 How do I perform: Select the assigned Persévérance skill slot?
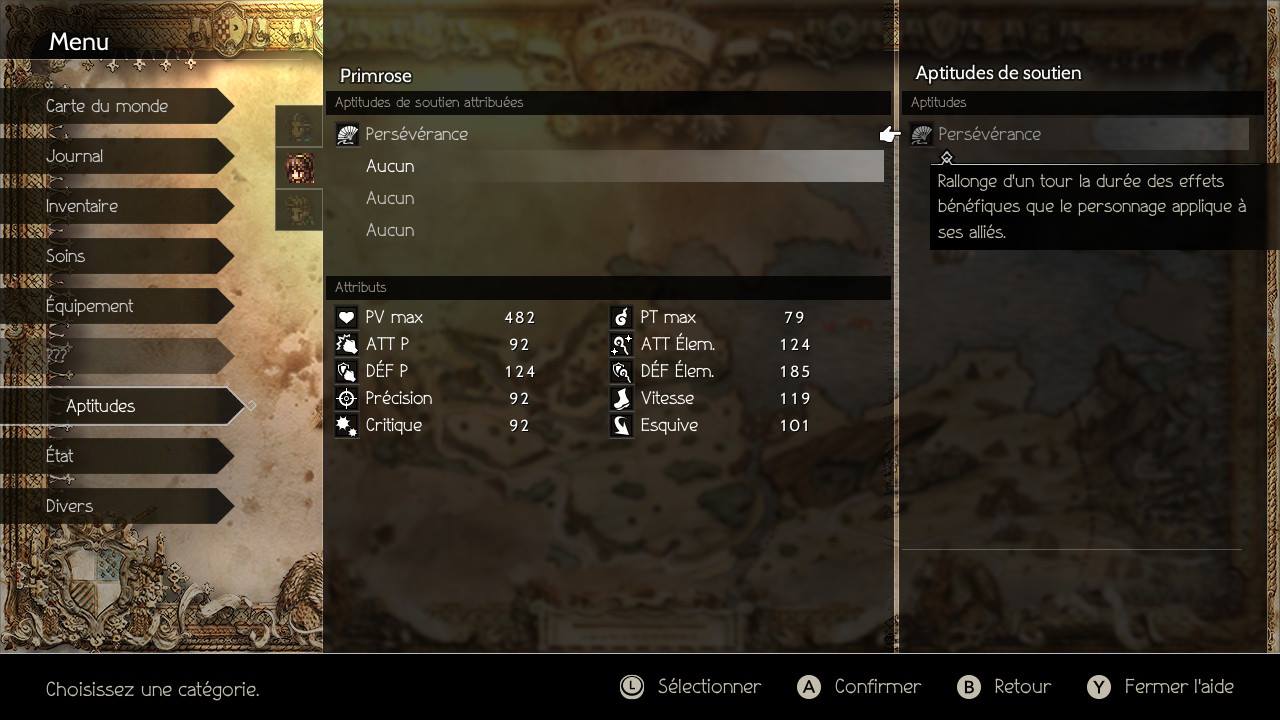[416, 134]
